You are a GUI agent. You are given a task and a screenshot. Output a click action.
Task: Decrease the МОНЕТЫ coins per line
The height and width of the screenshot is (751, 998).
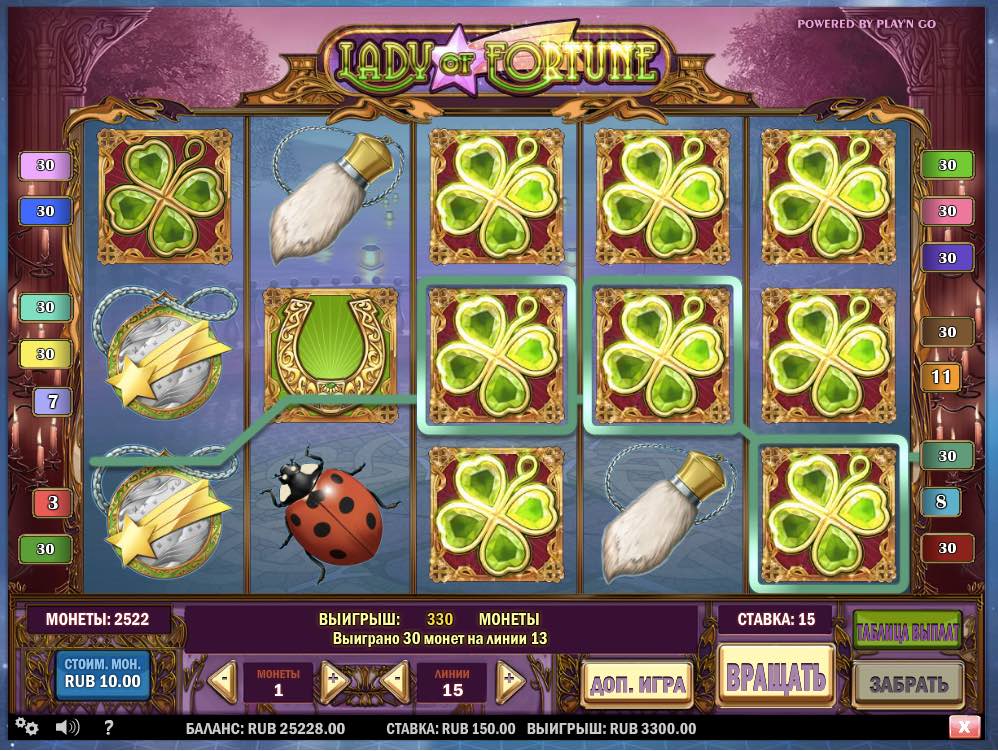point(223,682)
